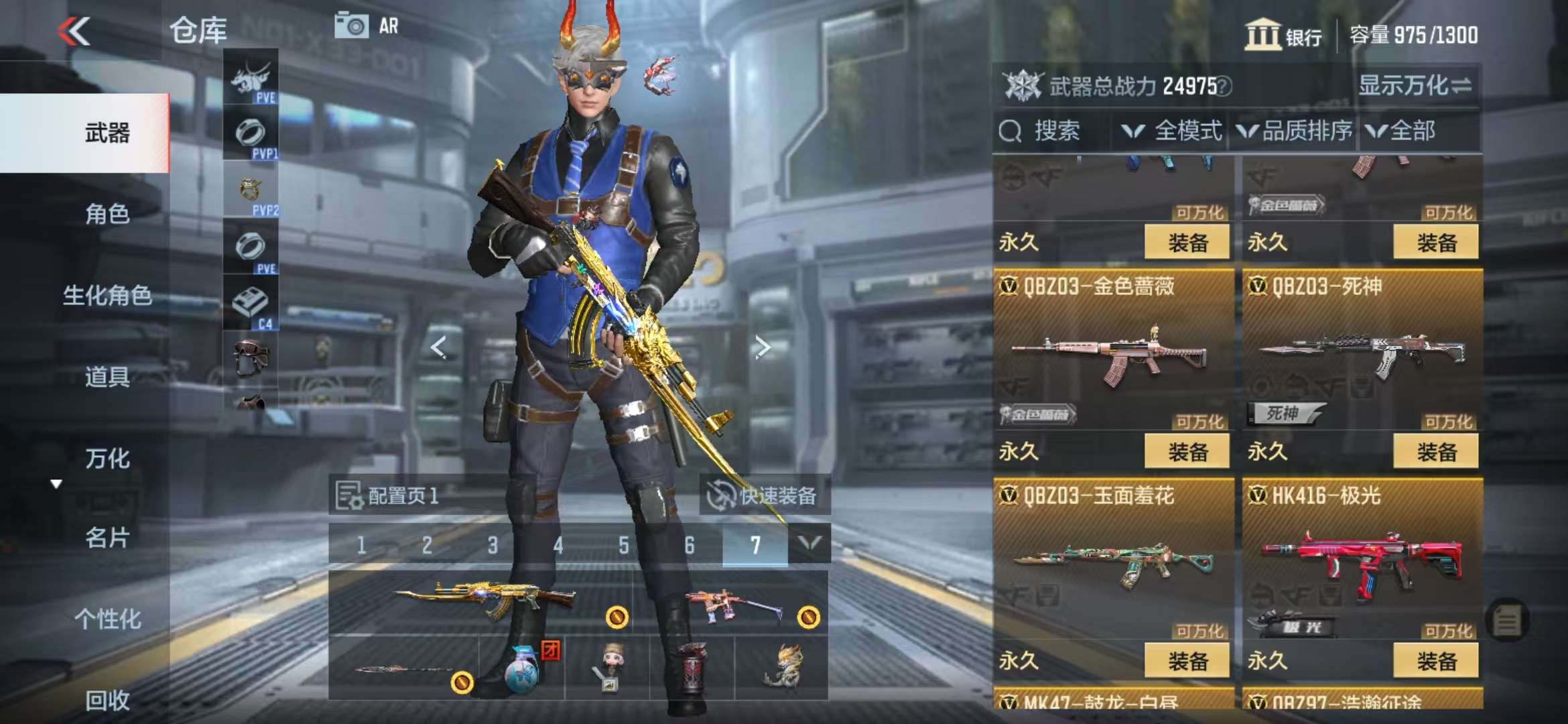The height and width of the screenshot is (724, 1568).
Task: Equip the QBZ03-死神 rifle
Action: pyautogui.click(x=1436, y=451)
